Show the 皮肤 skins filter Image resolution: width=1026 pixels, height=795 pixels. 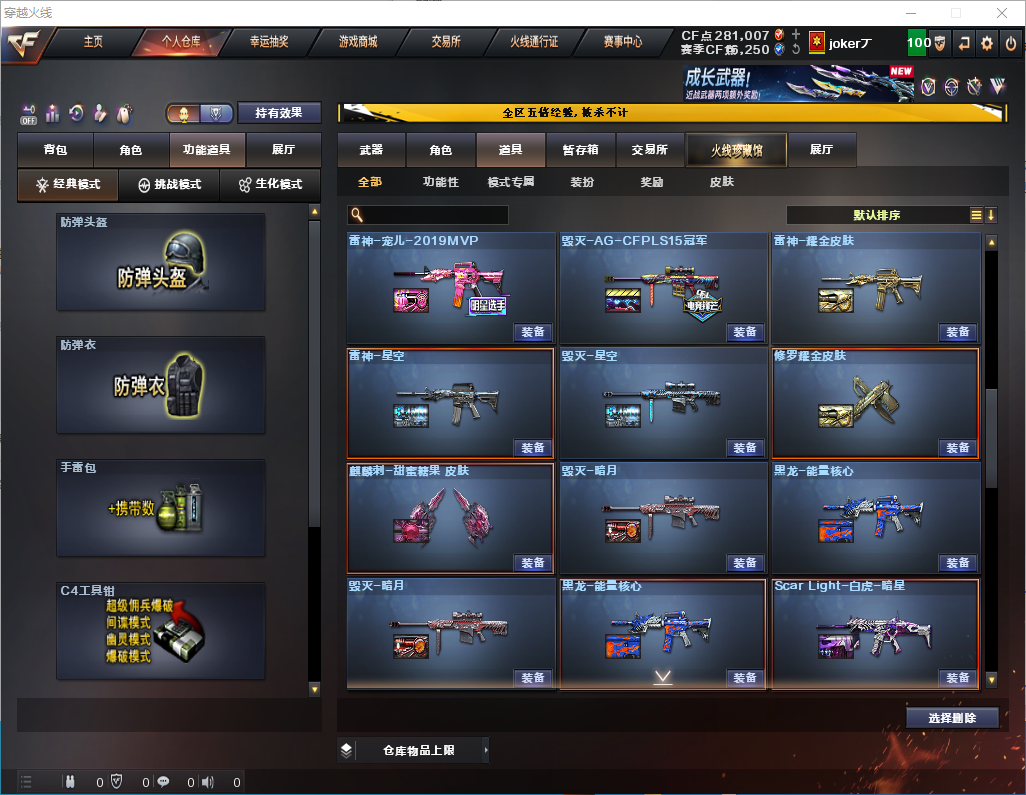[x=721, y=182]
